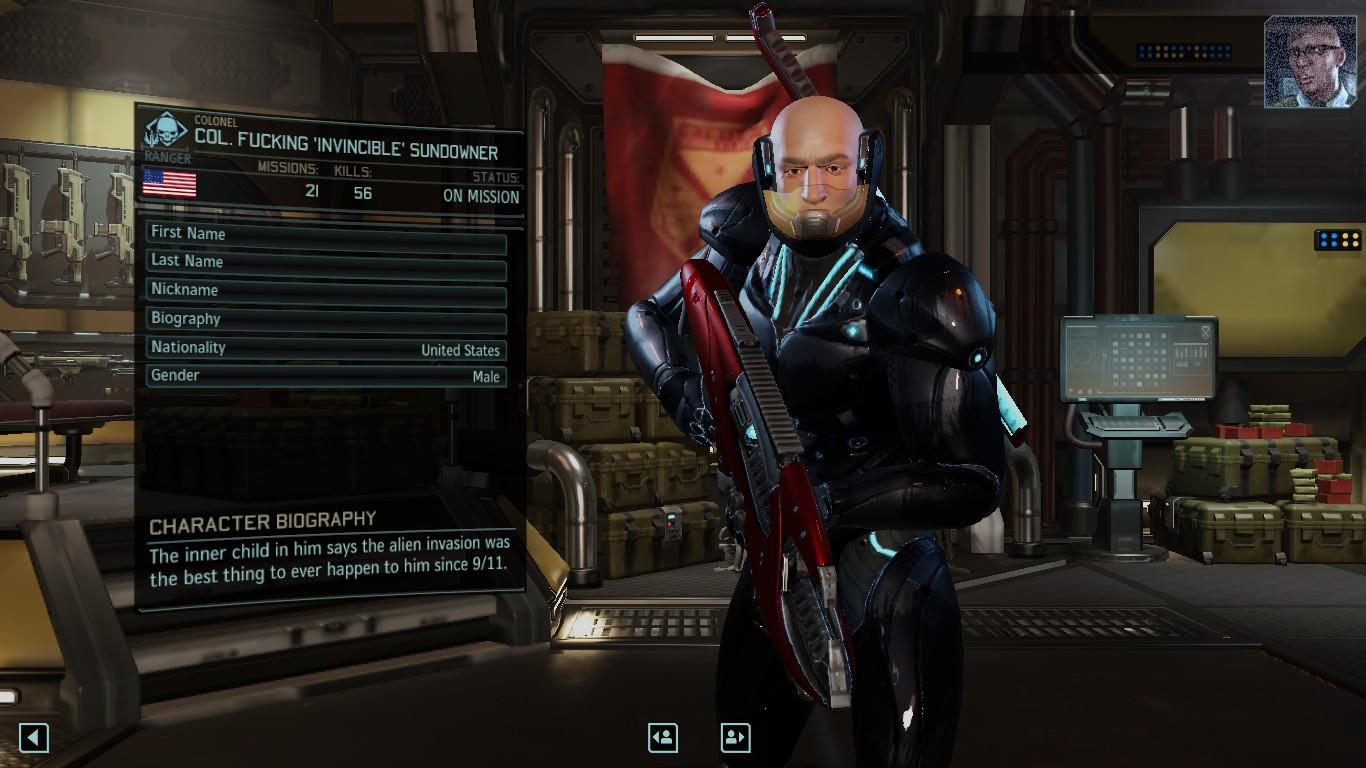Click the CHARACTER BIOGRAPHY section header
Screen dimensions: 1366x768
click(x=260, y=519)
